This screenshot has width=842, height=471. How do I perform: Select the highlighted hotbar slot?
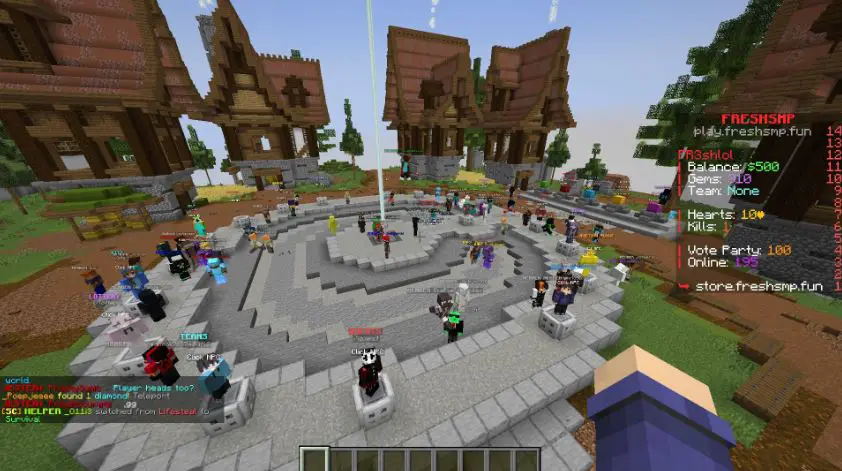point(312,460)
